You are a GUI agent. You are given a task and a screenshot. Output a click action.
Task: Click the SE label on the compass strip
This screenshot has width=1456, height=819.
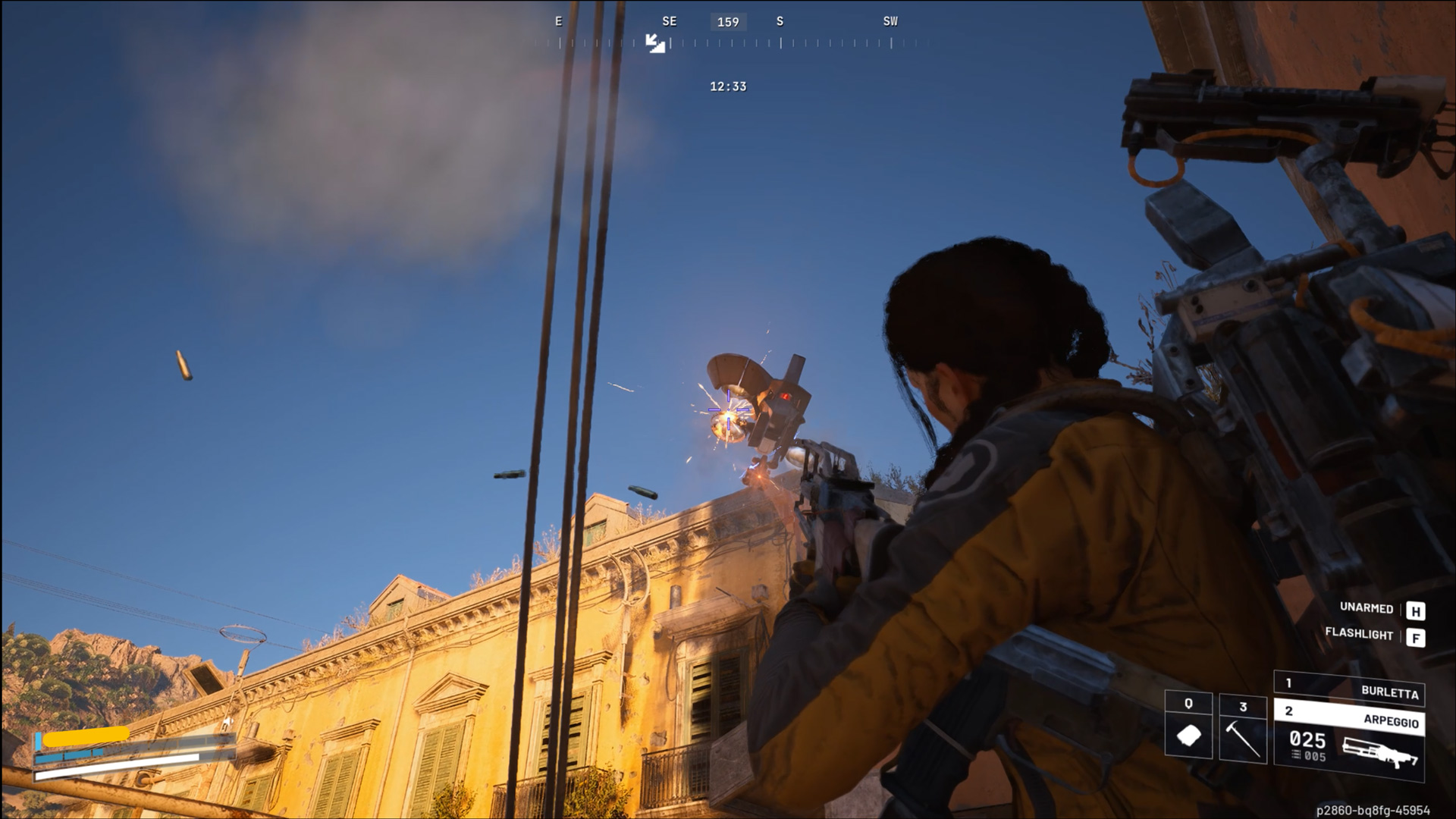click(669, 21)
